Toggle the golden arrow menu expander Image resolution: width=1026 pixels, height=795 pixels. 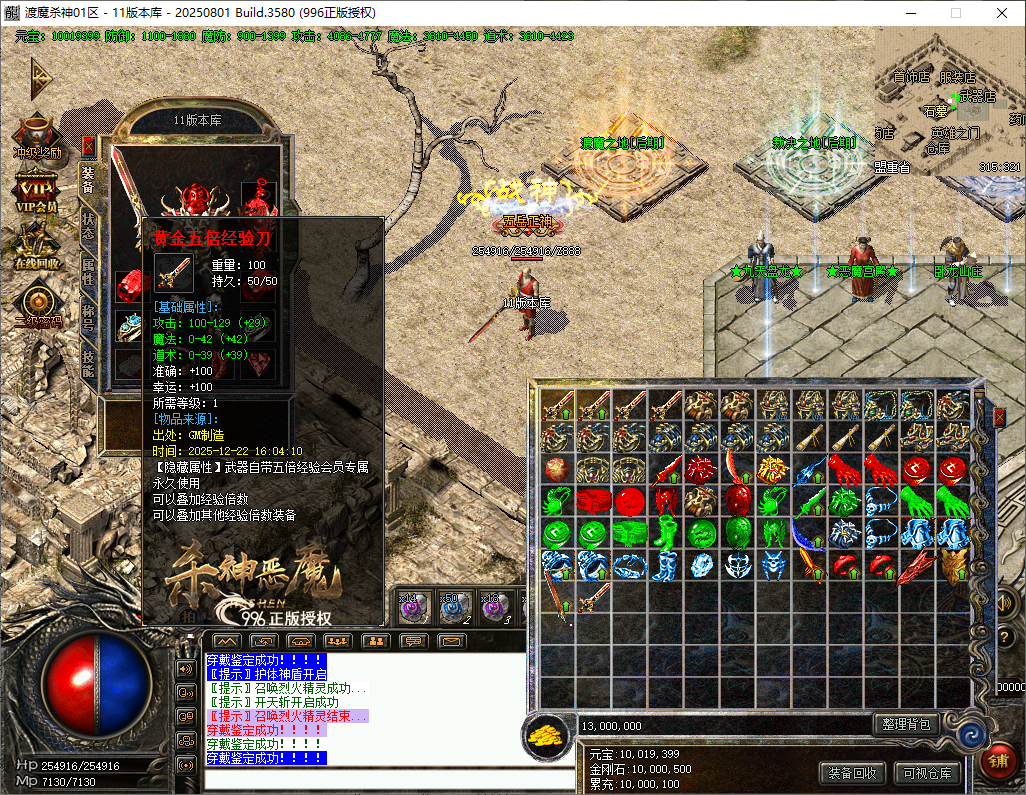click(x=40, y=76)
